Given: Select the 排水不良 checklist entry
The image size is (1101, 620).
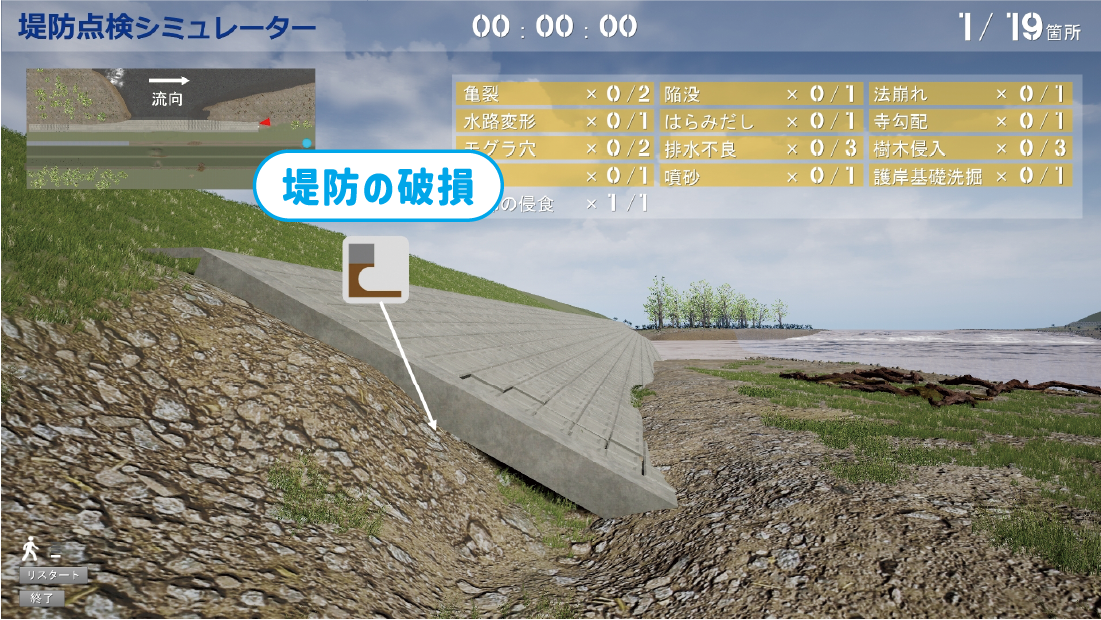Looking at the screenshot, I should [x=760, y=149].
